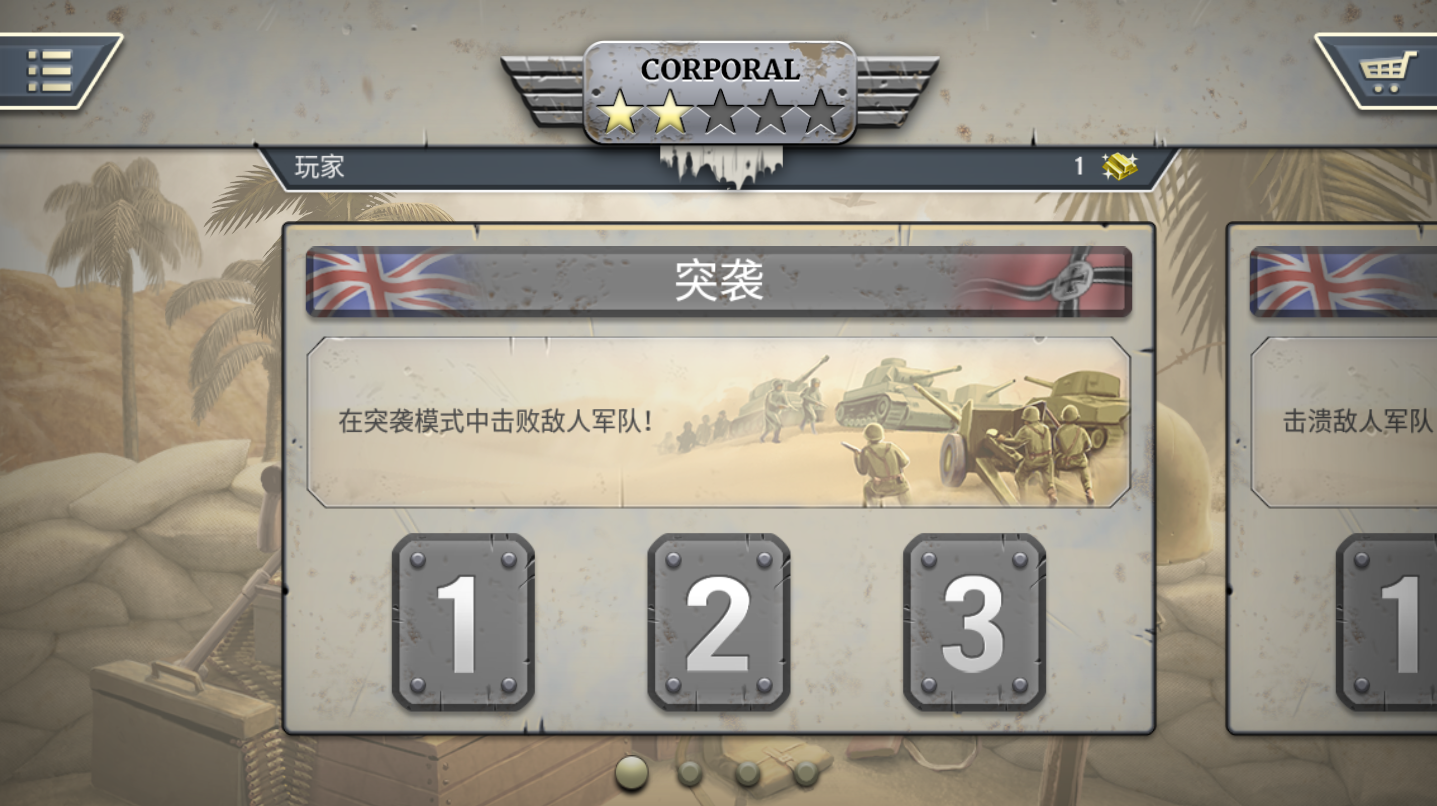Select the fourth page indicator dot
1437x806 pixels.
[803, 771]
